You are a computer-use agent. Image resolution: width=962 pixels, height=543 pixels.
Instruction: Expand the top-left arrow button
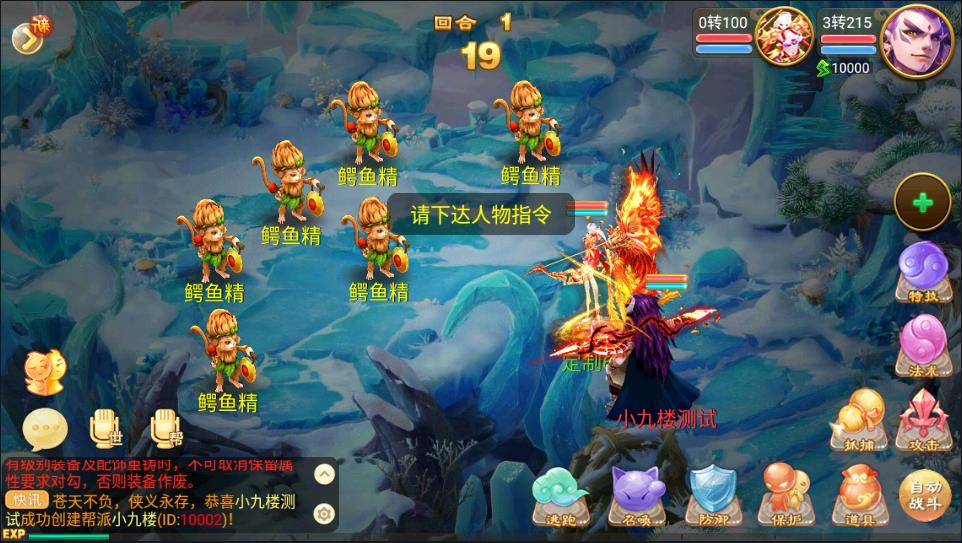point(28,34)
